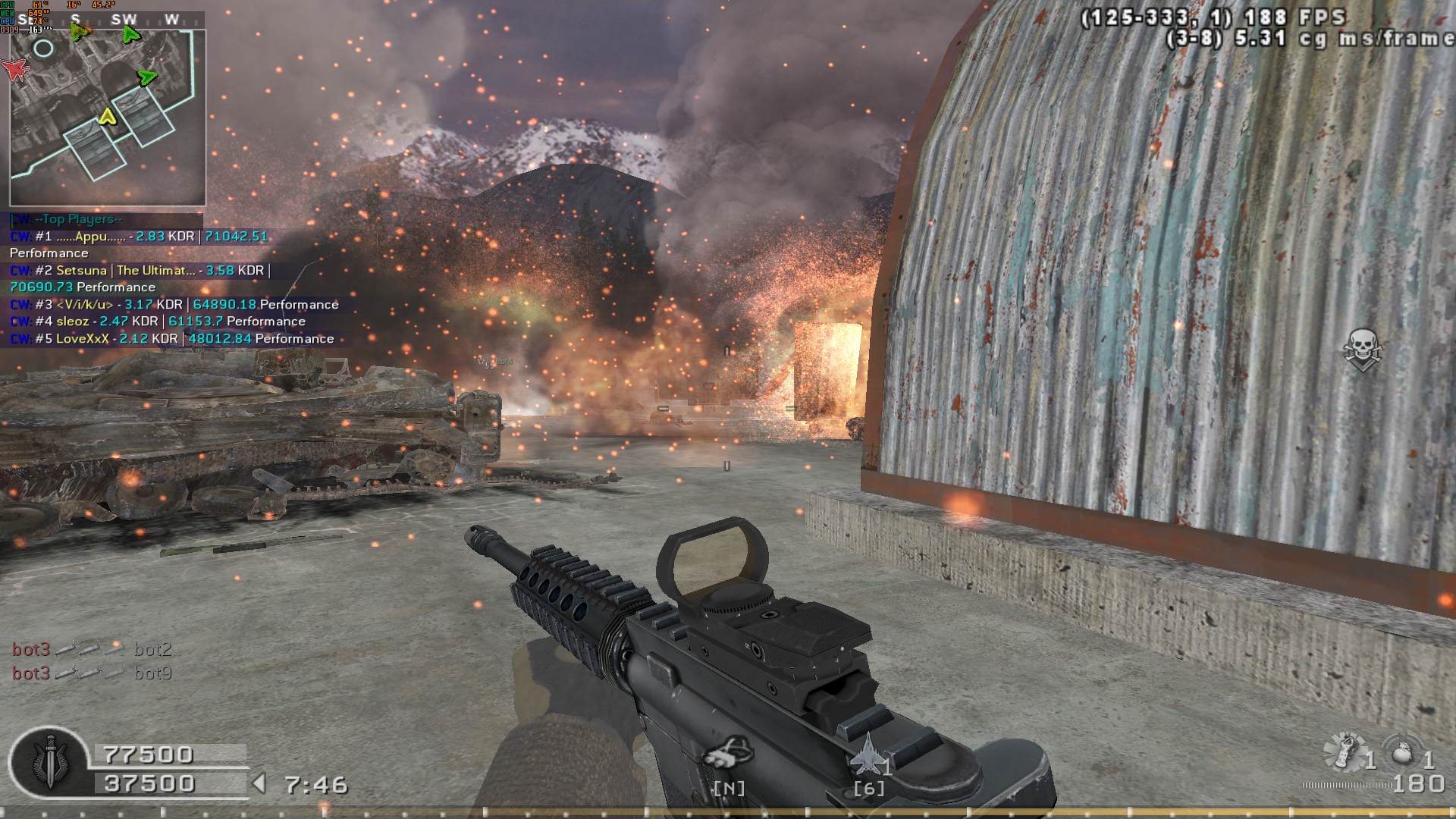Click the minimap in the corner
The image size is (1456, 819).
pyautogui.click(x=107, y=118)
